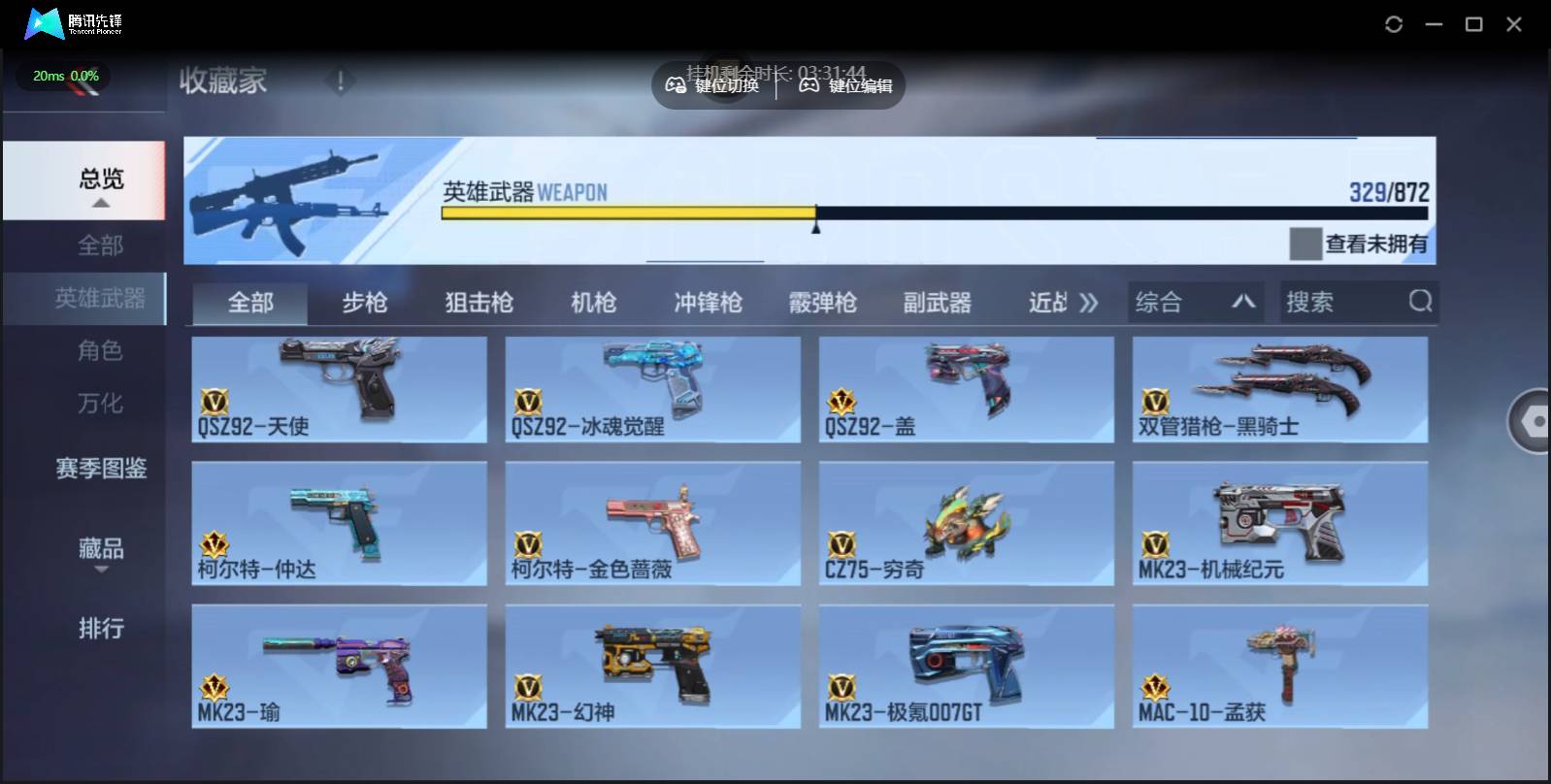
Task: Click the weapon collection progress bar marker
Action: pyautogui.click(x=816, y=226)
